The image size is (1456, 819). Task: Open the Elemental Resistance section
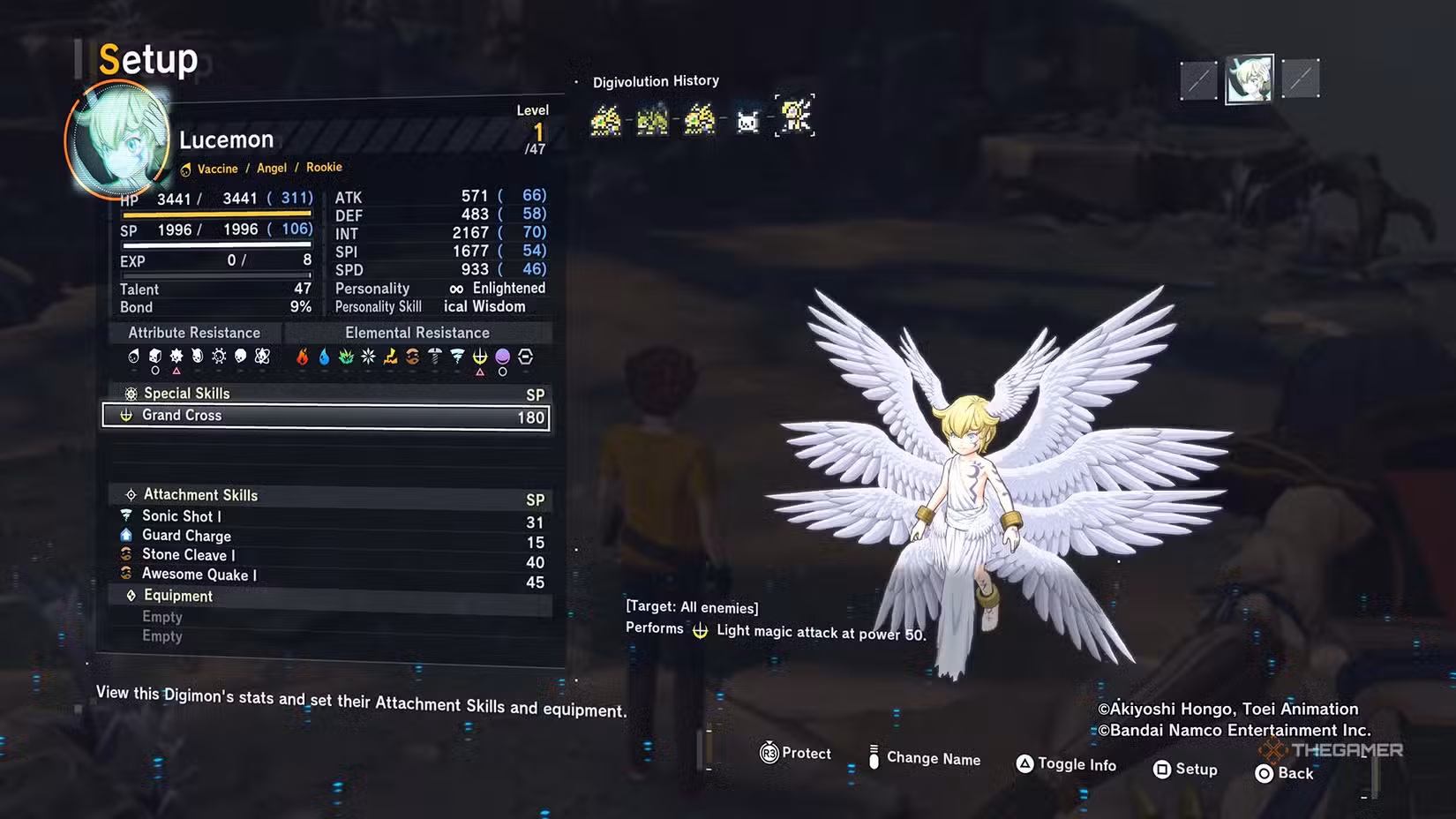(x=417, y=333)
